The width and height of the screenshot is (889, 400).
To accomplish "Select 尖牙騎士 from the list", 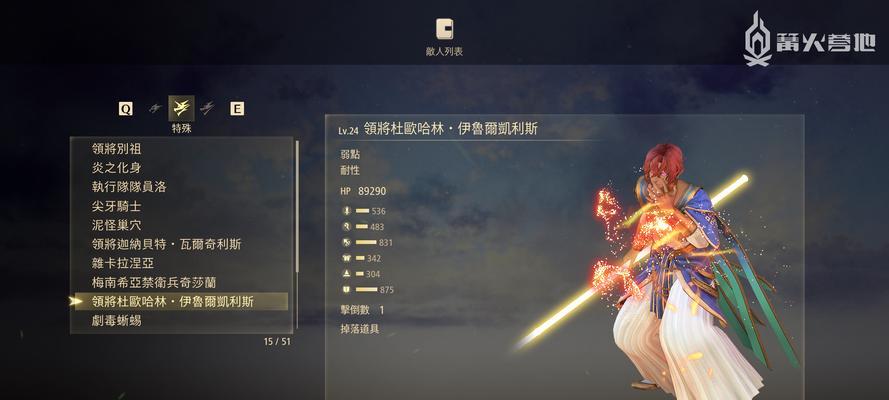I will 119,205.
